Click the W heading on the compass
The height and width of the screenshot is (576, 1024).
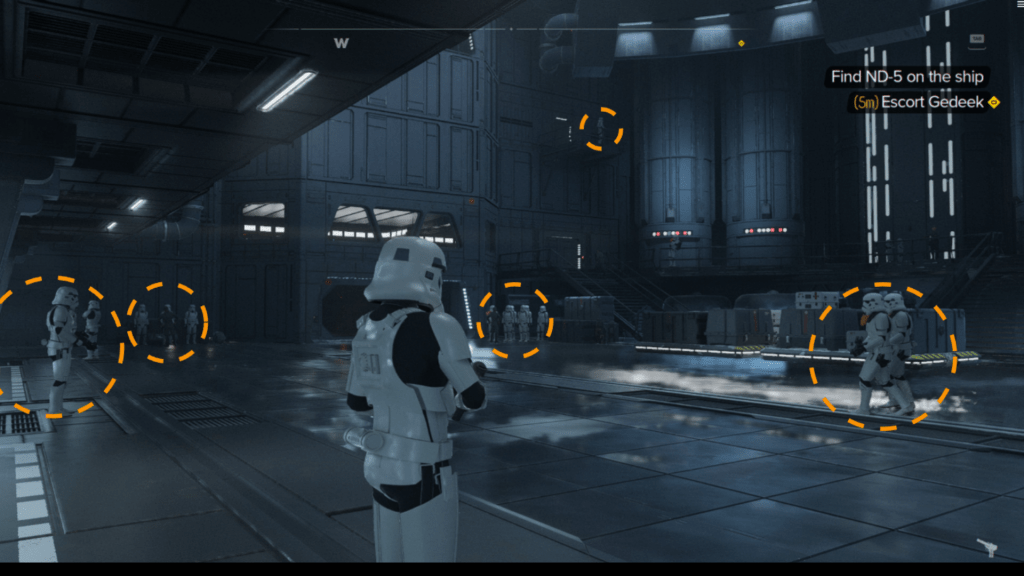341,43
